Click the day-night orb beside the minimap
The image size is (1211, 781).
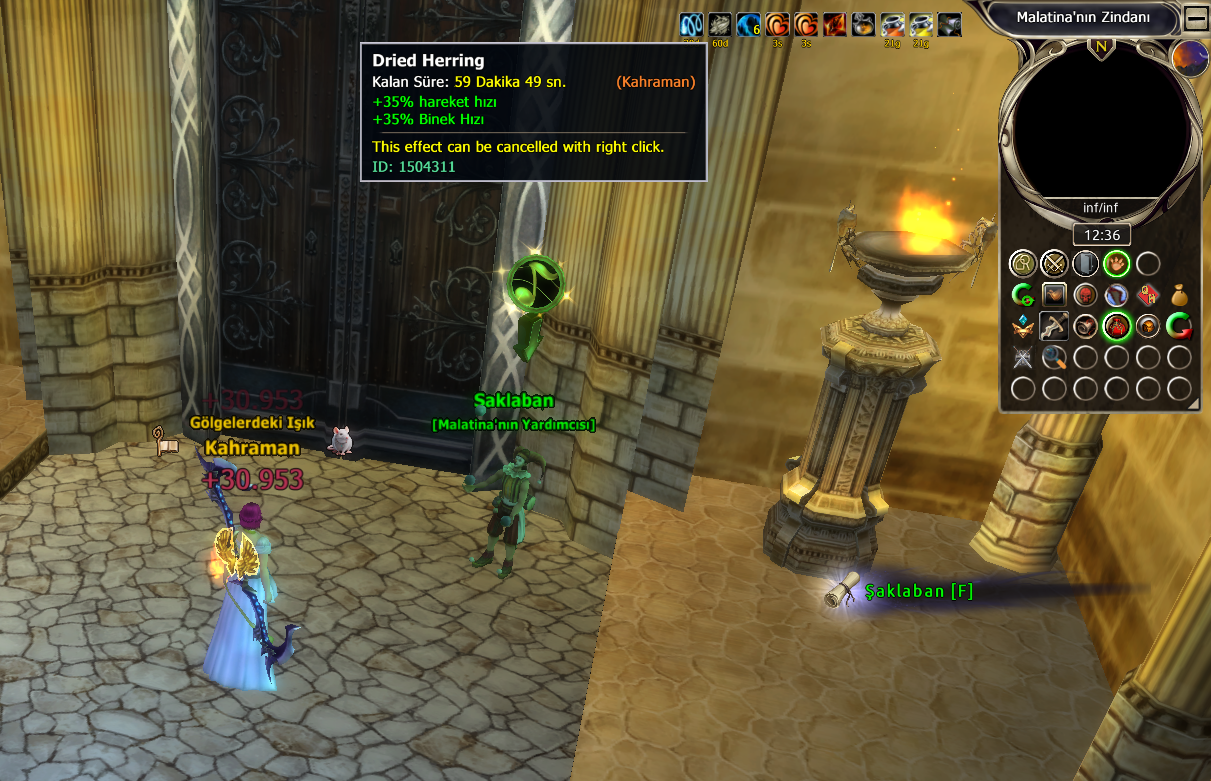pos(1189,58)
